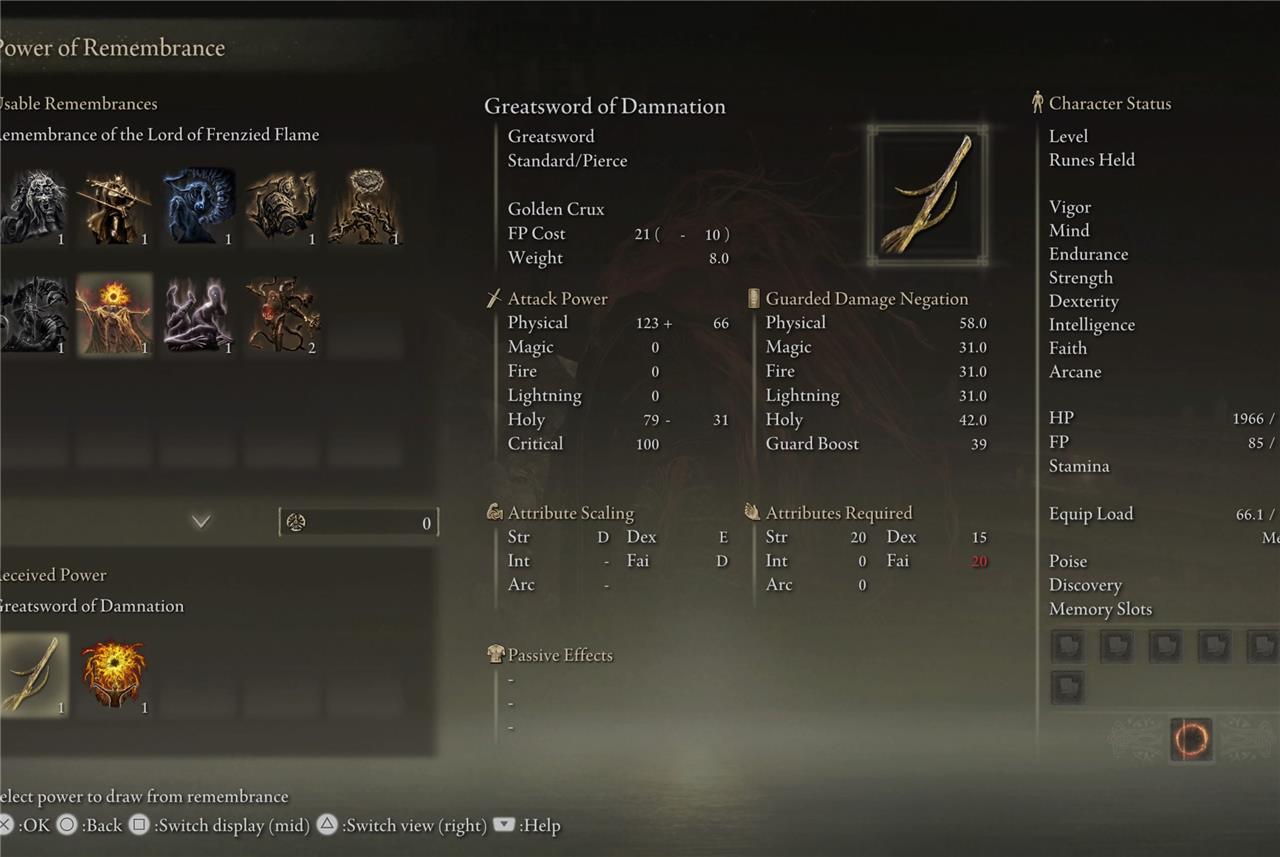The width and height of the screenshot is (1280, 857).
Task: Choose the flaming sun incantation power
Action: [x=114, y=674]
